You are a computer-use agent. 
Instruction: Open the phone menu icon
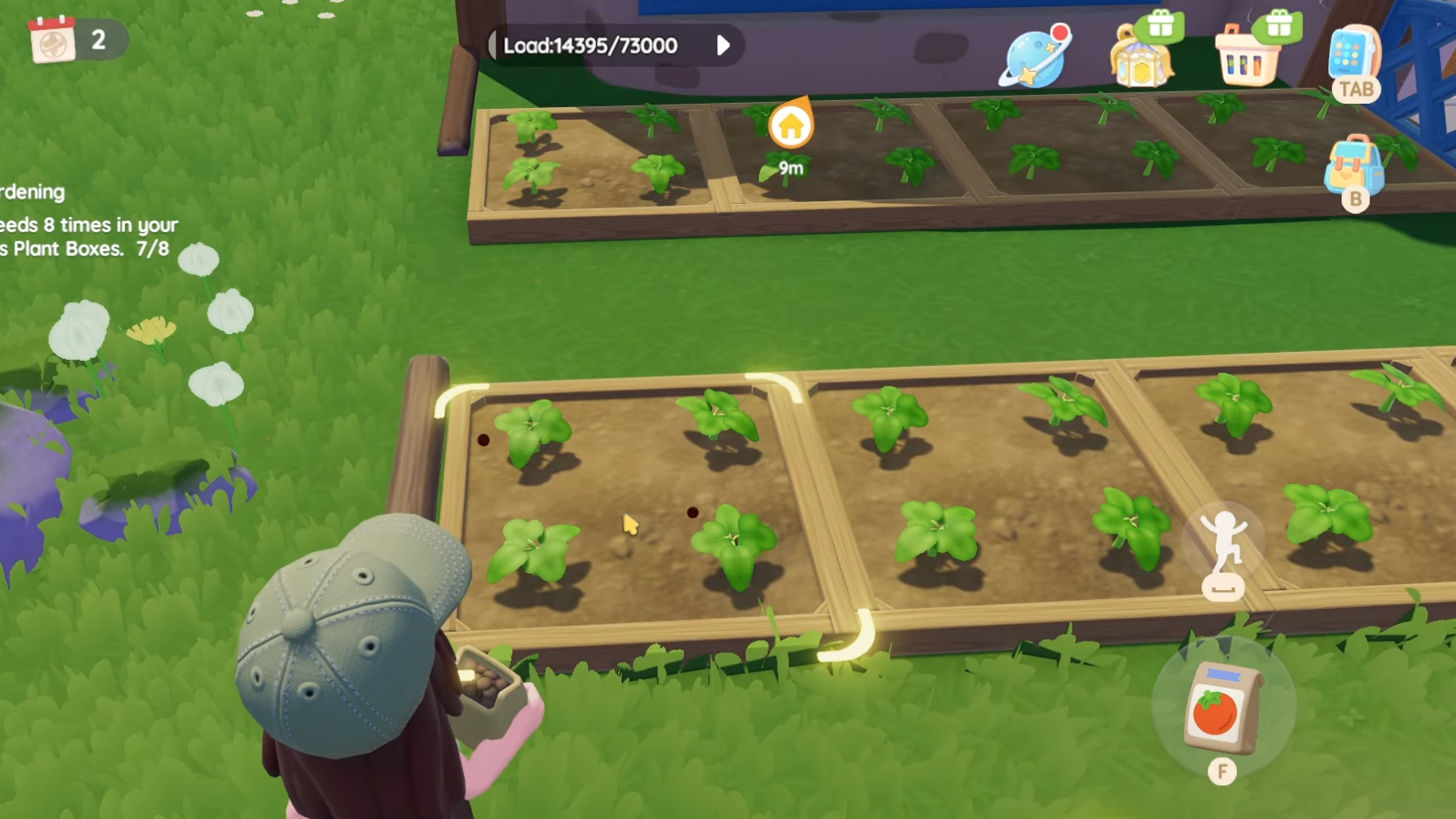click(1353, 53)
